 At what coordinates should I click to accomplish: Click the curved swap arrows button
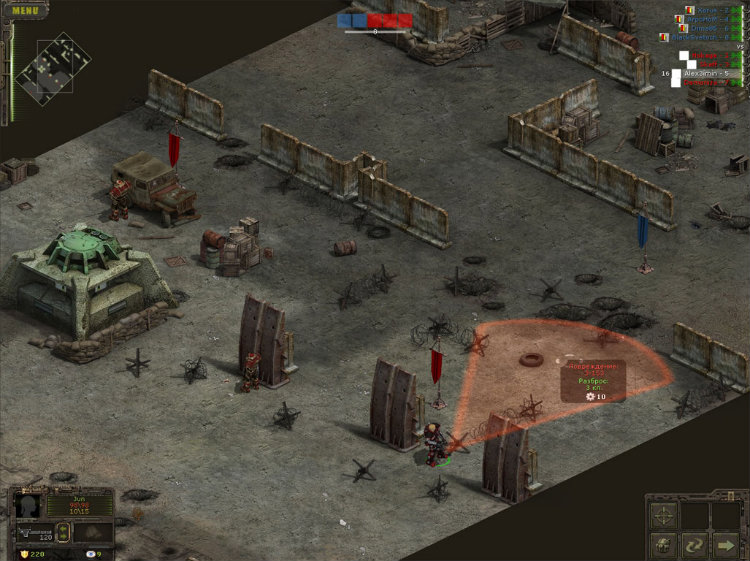click(x=693, y=546)
